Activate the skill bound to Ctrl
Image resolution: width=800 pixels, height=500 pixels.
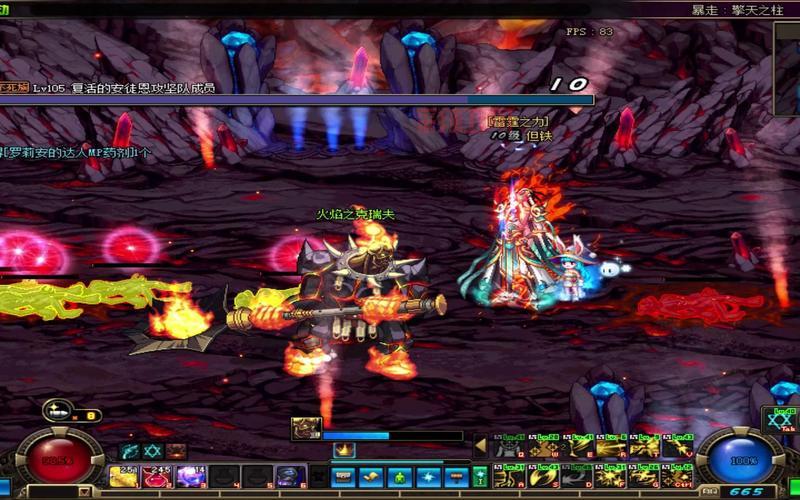pos(678,474)
